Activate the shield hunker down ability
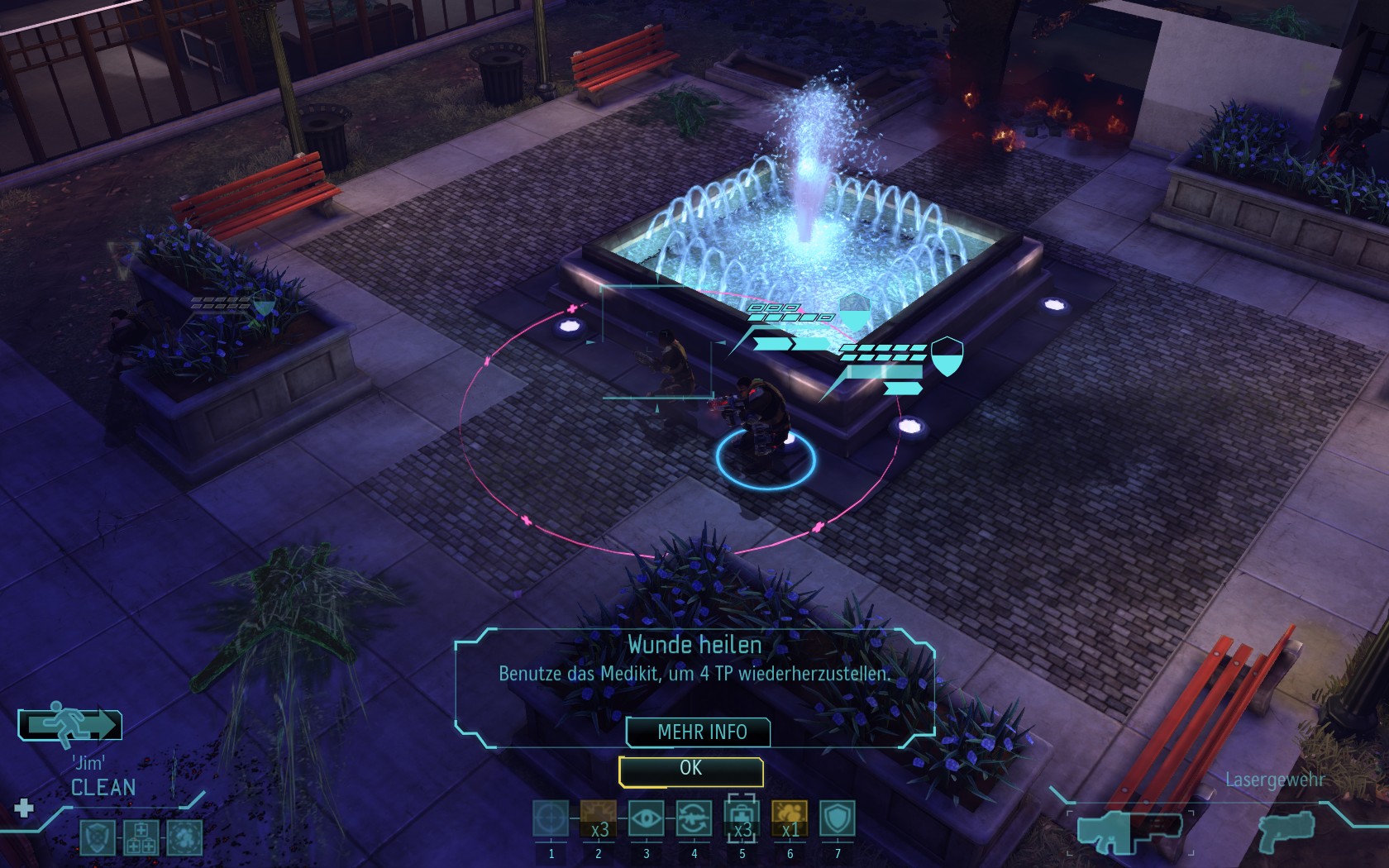The height and width of the screenshot is (868, 1389). pyautogui.click(x=837, y=820)
